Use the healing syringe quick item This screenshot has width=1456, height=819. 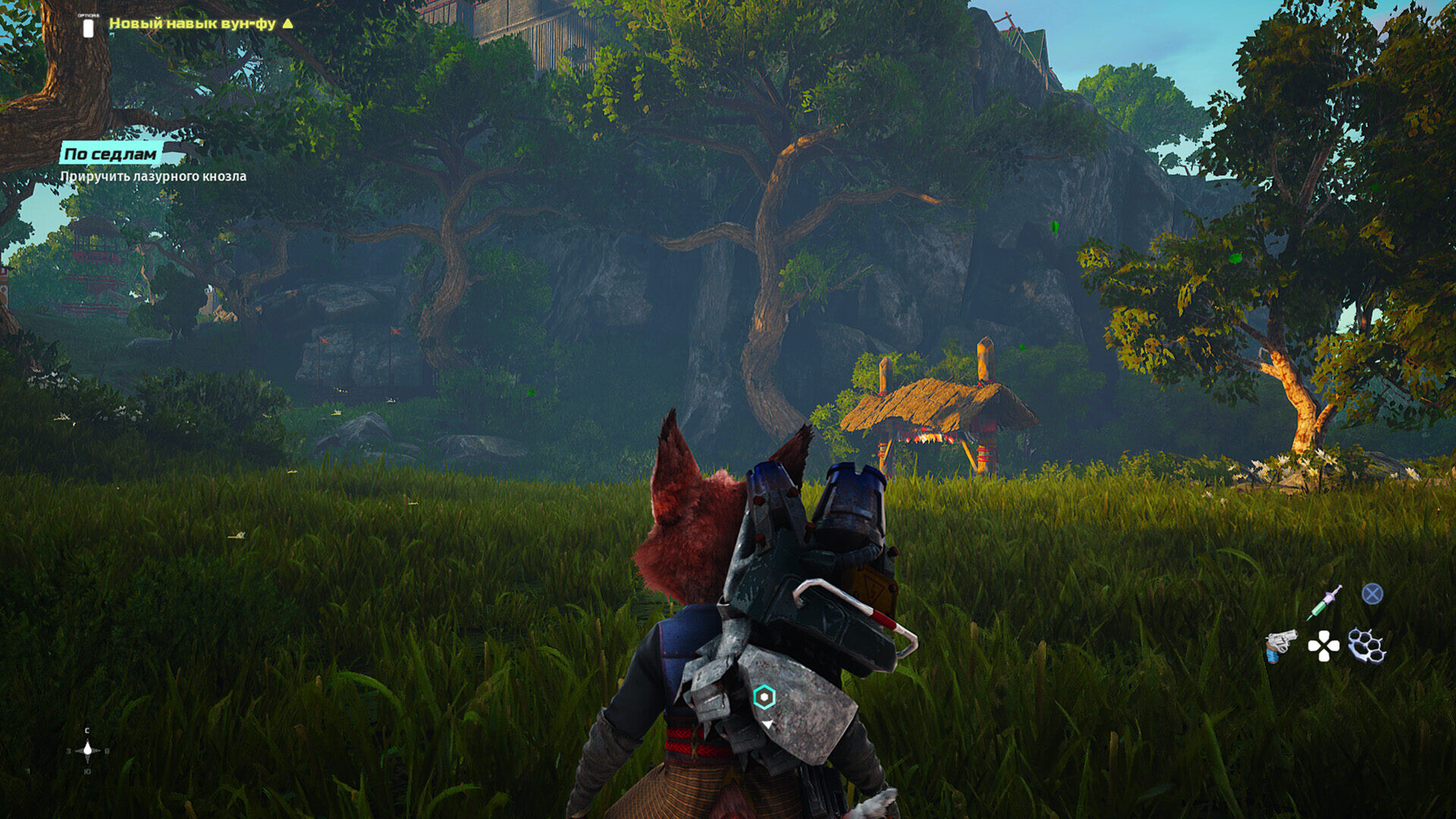(1324, 603)
